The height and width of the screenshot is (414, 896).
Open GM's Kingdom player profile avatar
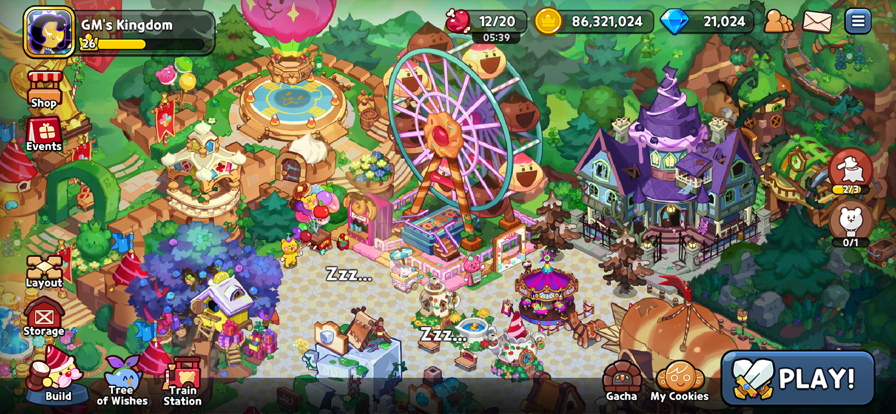pyautogui.click(x=49, y=31)
